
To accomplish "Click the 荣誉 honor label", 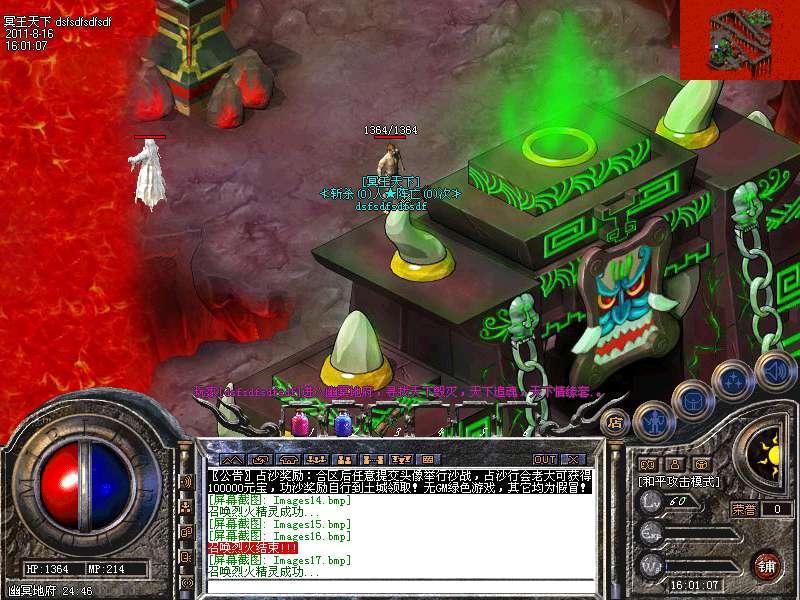I will [x=743, y=508].
